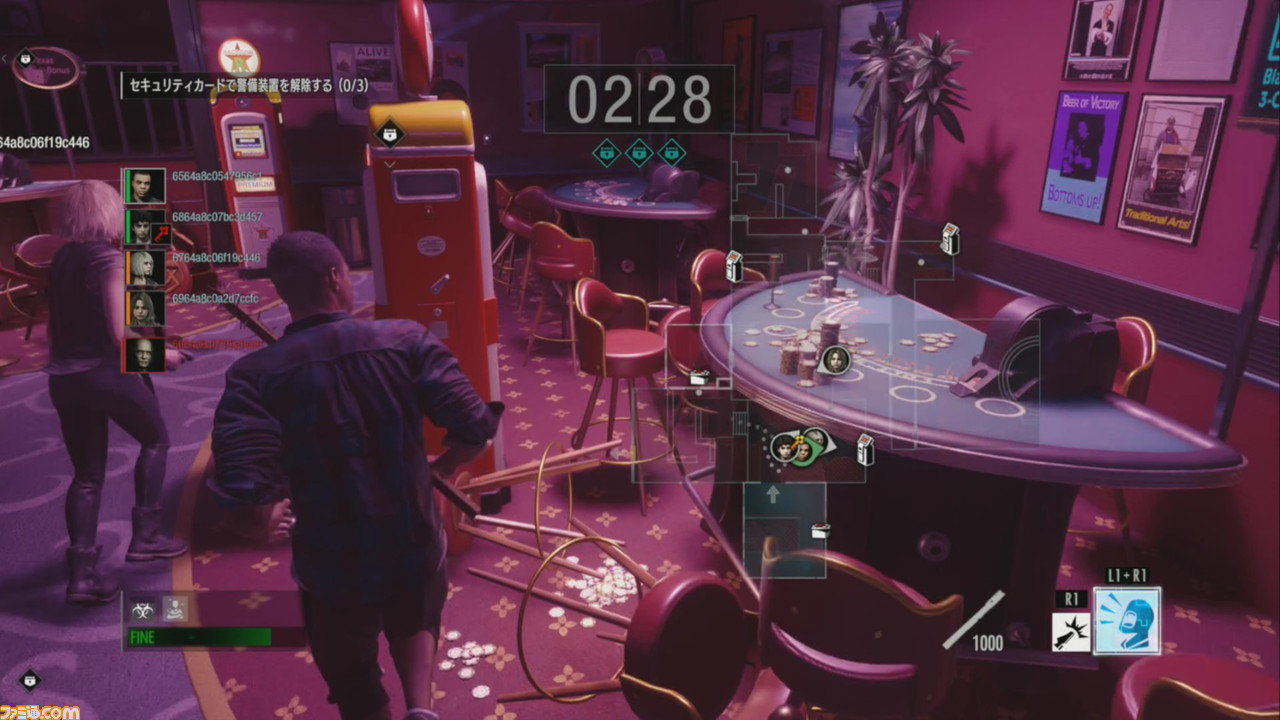Viewport: 1280px width, 720px height.
Task: Use the white melee strike skill icon
Action: click(1071, 632)
